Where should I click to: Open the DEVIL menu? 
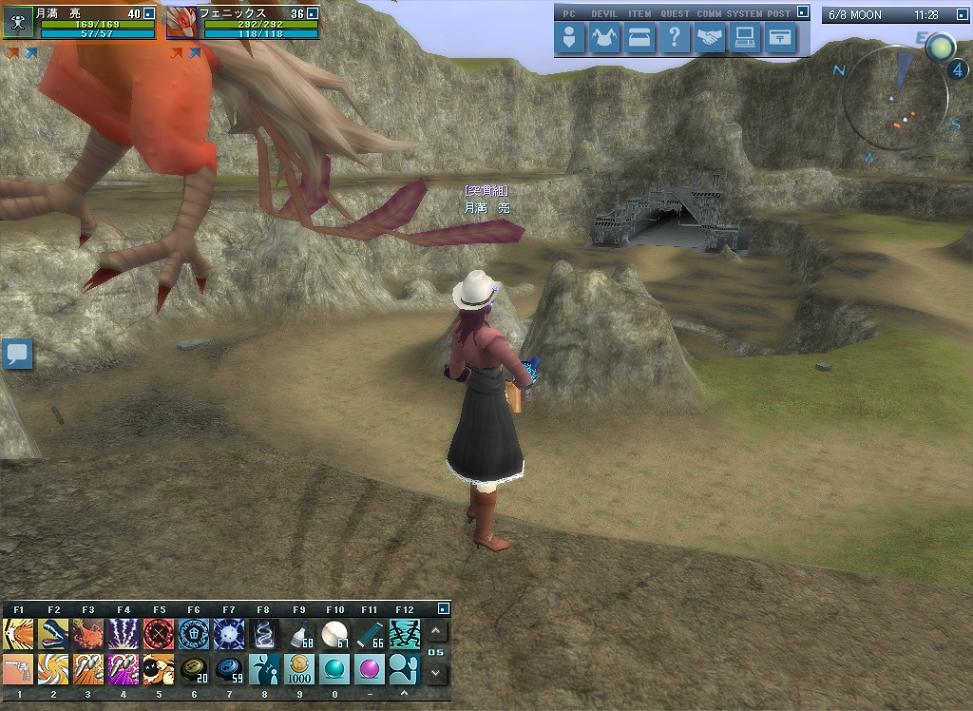point(605,38)
